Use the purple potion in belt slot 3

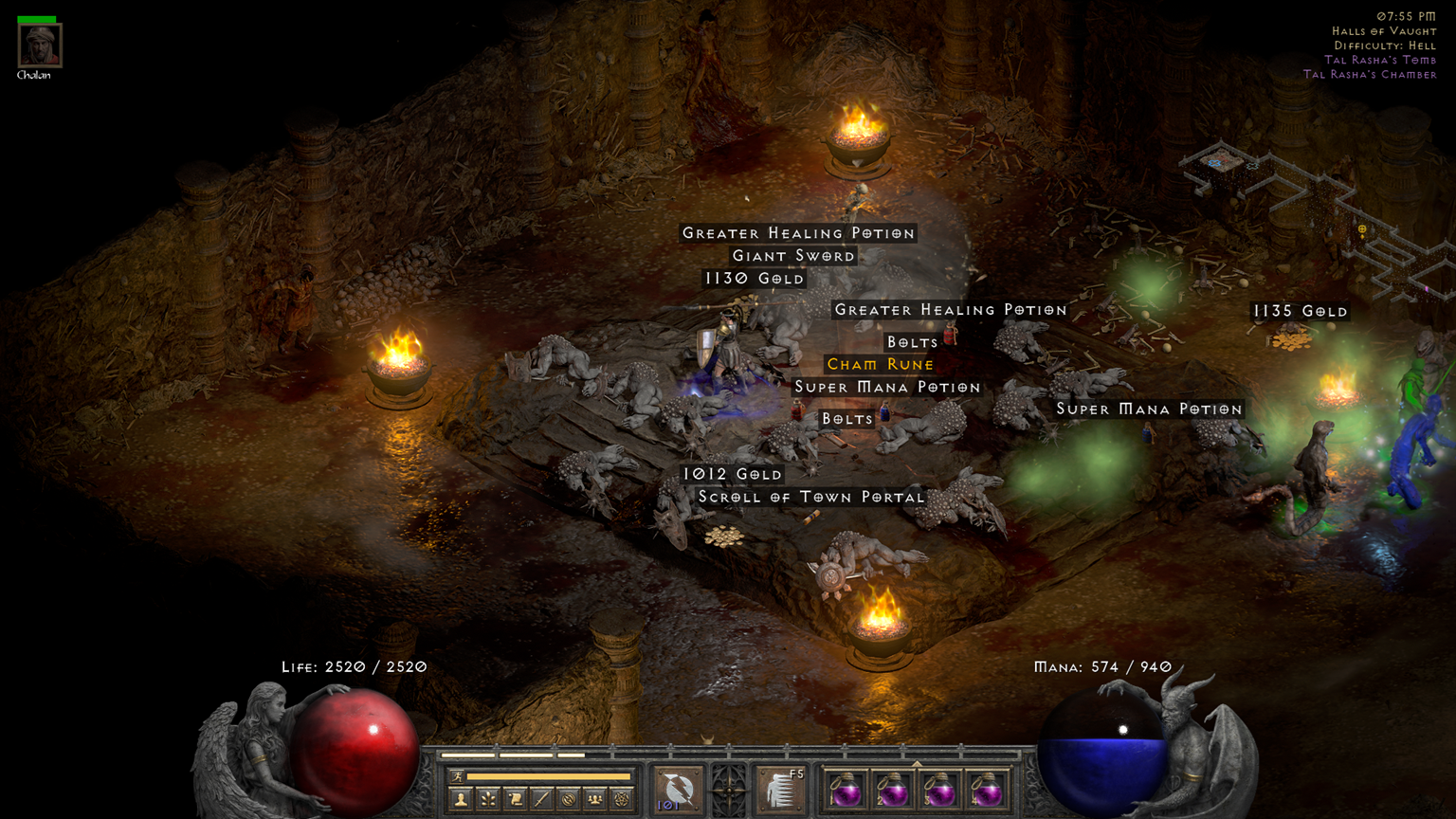click(938, 790)
